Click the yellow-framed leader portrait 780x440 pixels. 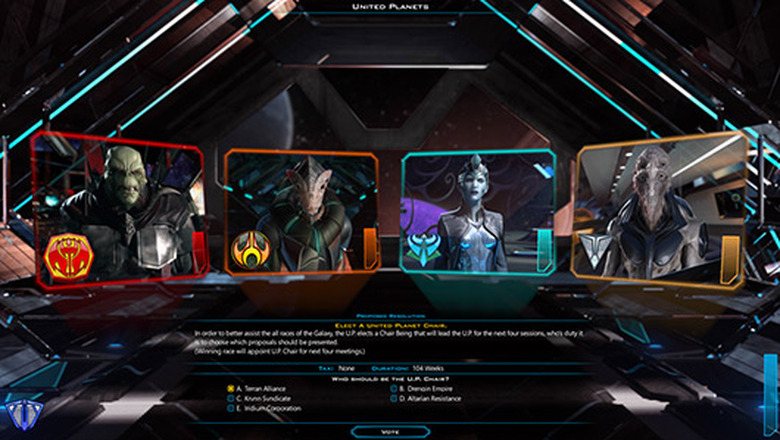pos(660,210)
